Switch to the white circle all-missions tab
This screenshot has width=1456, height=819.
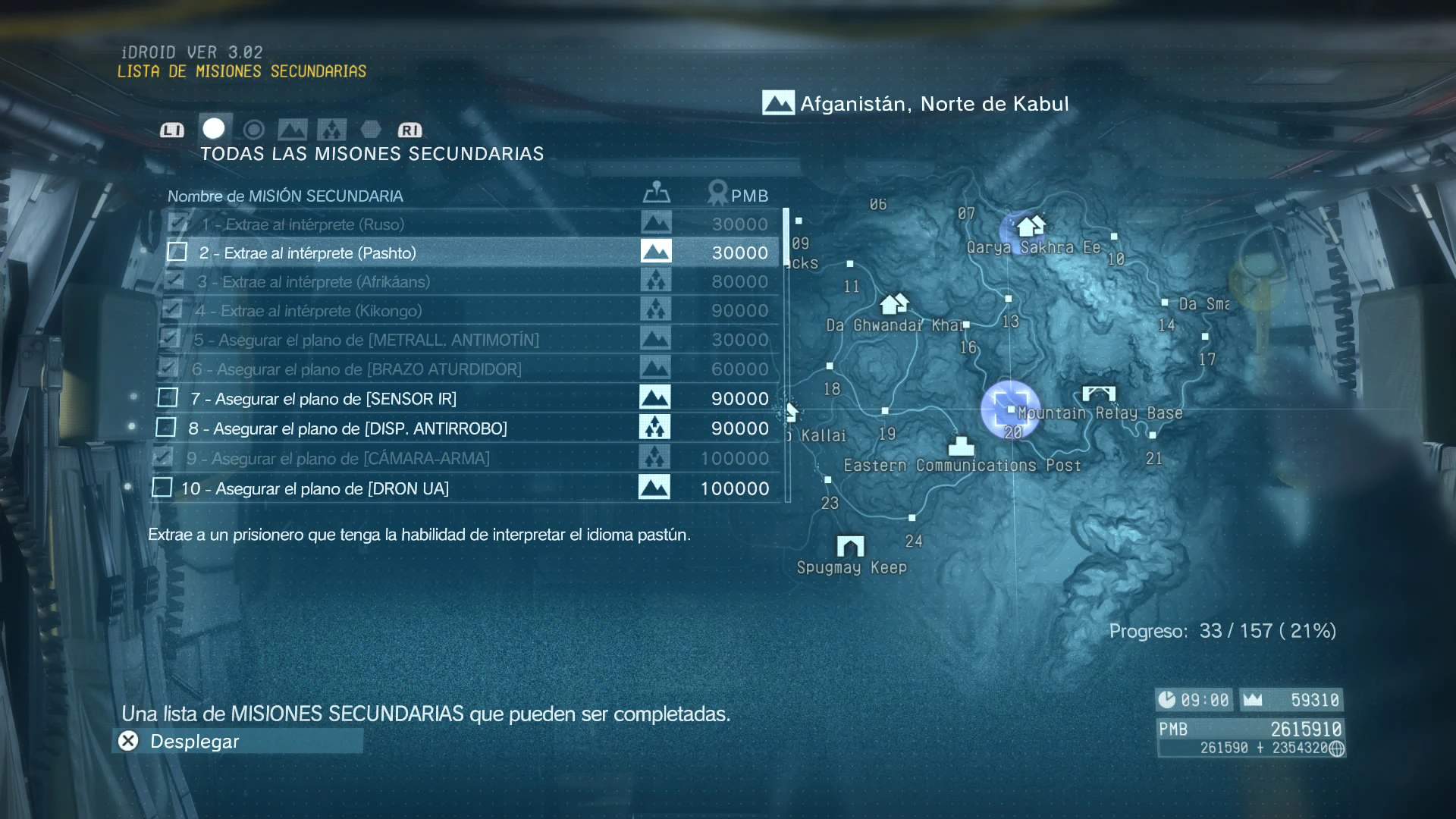[214, 129]
